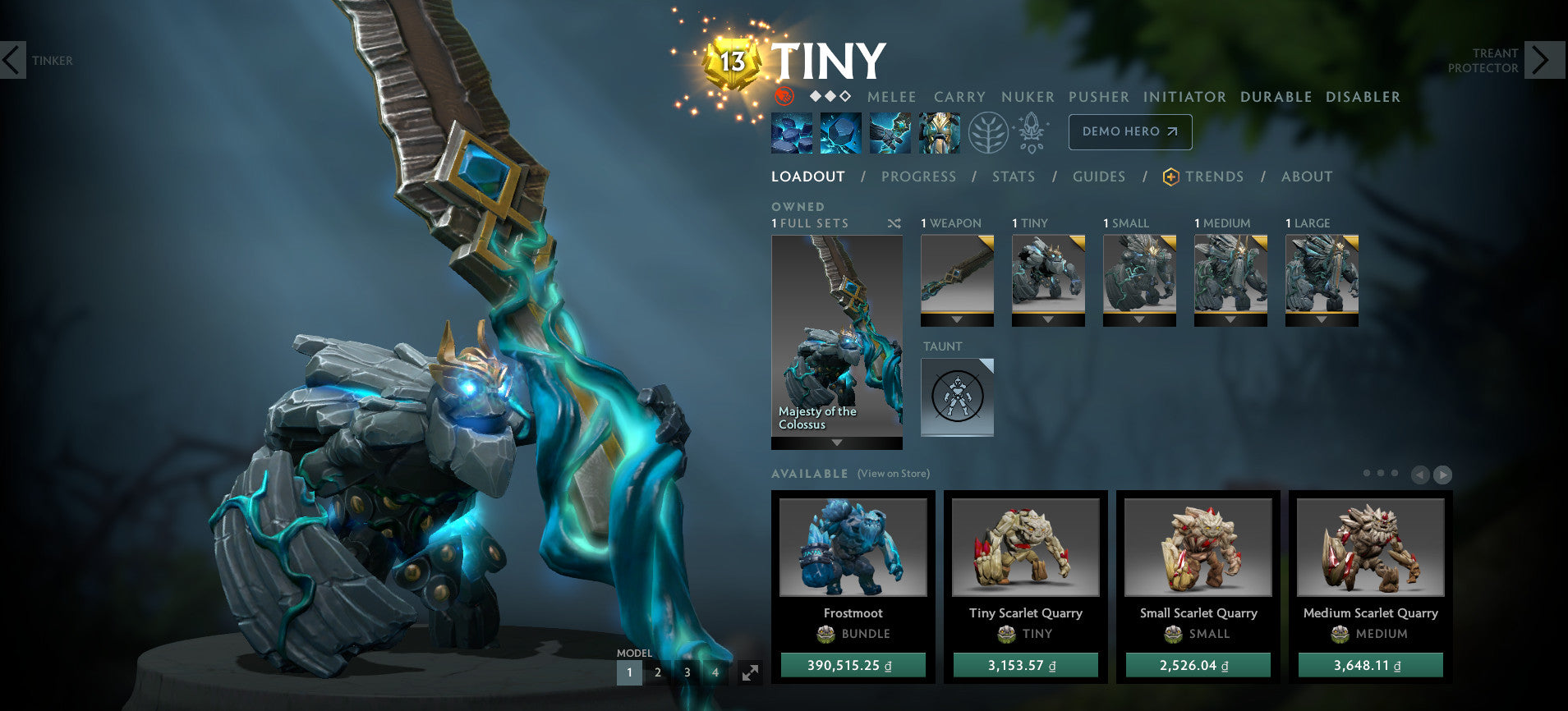Open the GUIDES tab
Viewport: 1568px width, 711px height.
tap(1098, 176)
